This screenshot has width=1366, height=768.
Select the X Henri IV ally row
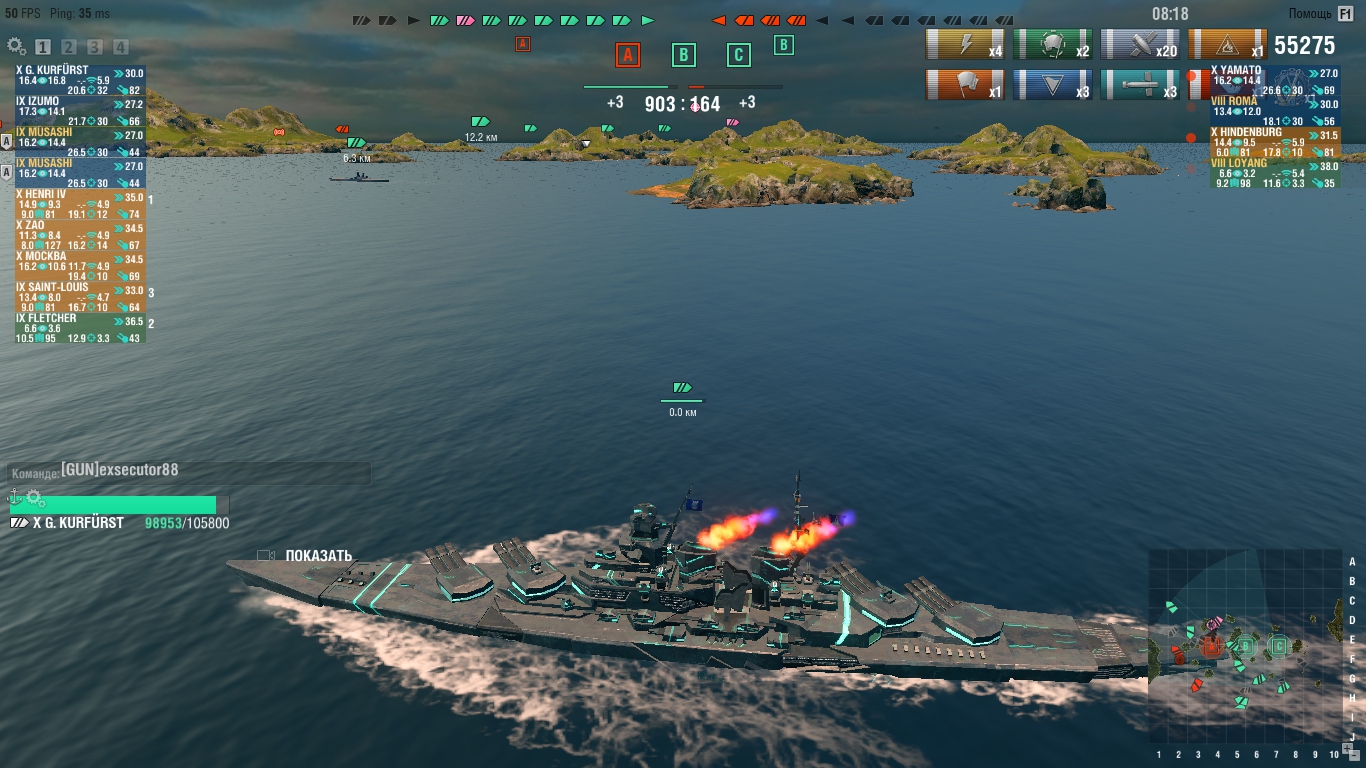[80, 204]
